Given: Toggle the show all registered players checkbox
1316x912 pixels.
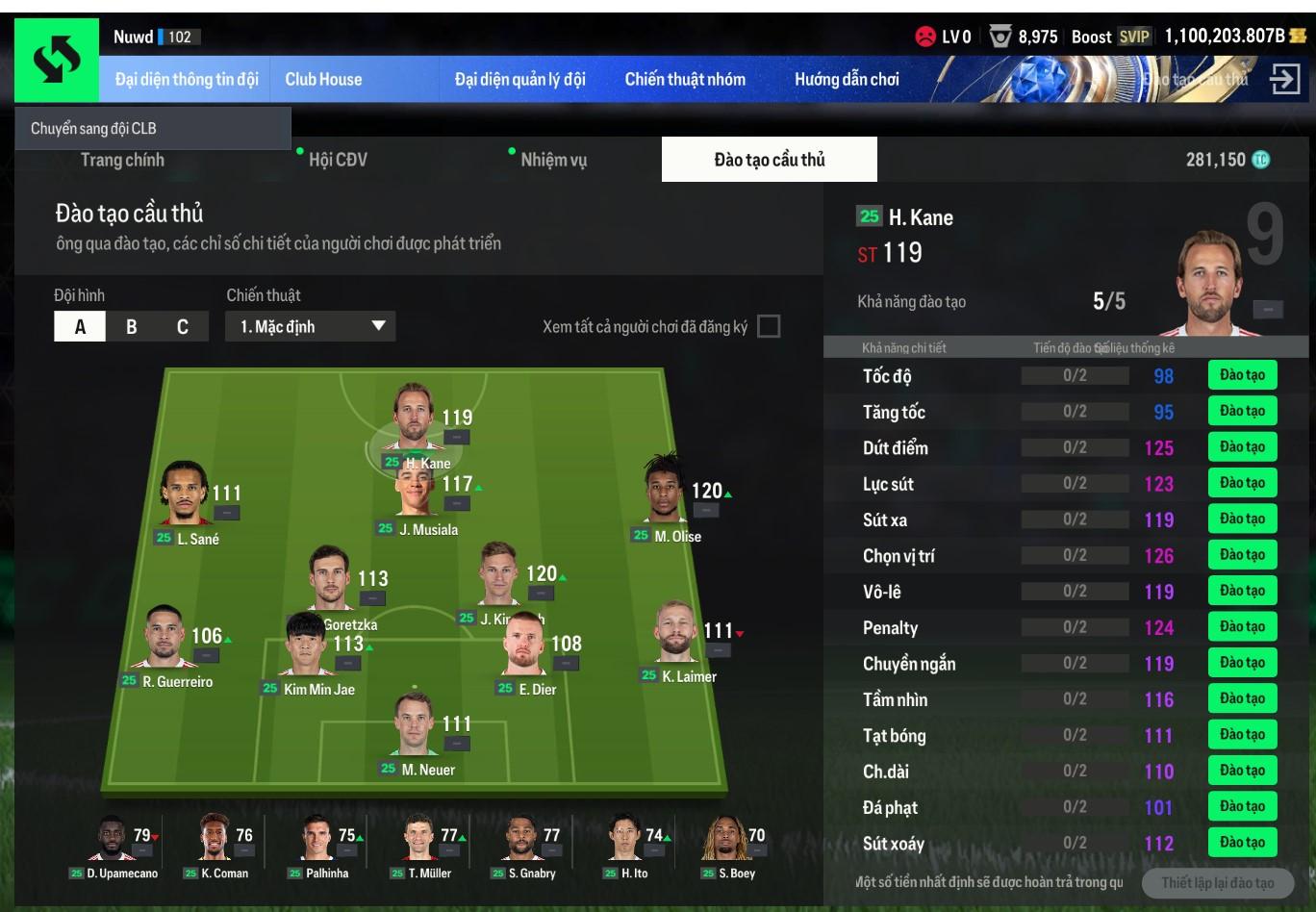Looking at the screenshot, I should coord(769,326).
